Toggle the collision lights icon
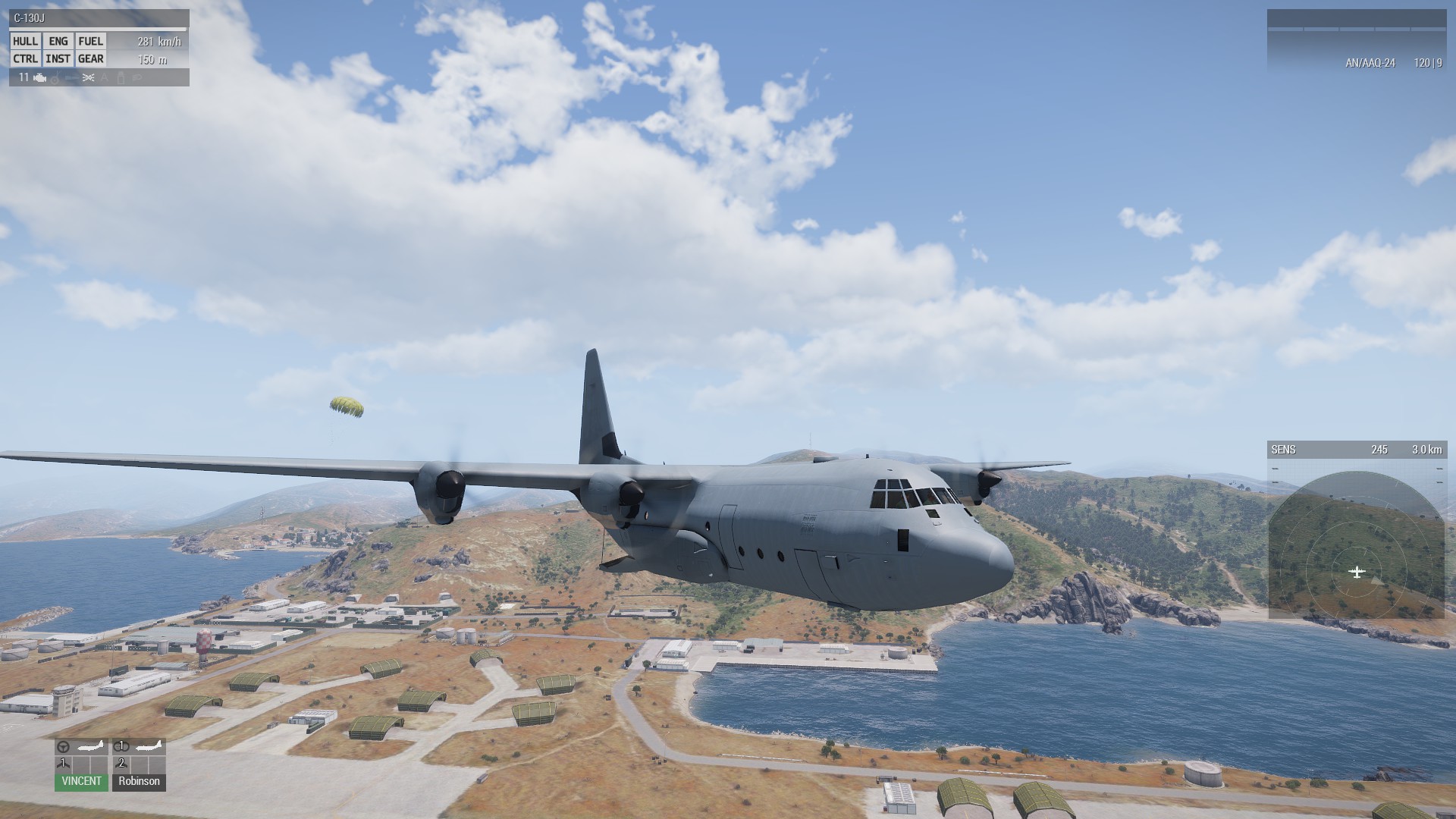Viewport: 1456px width, 819px height. pyautogui.click(x=88, y=77)
